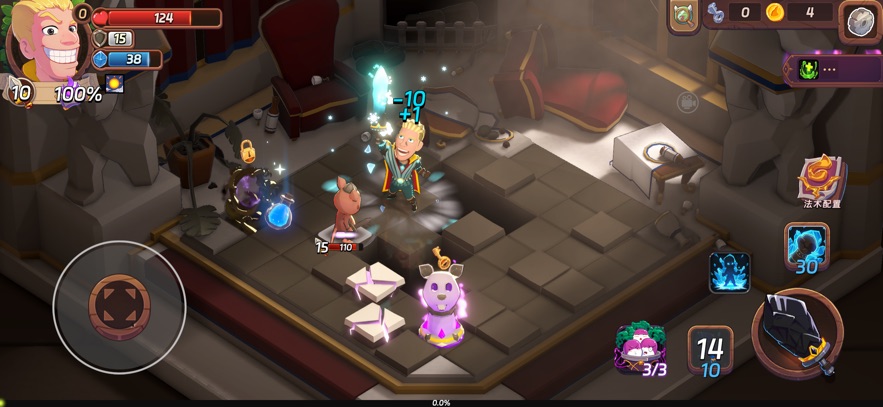The width and height of the screenshot is (883, 407).
Task: Open the 法术配置 spell configuration book
Action: (x=822, y=178)
